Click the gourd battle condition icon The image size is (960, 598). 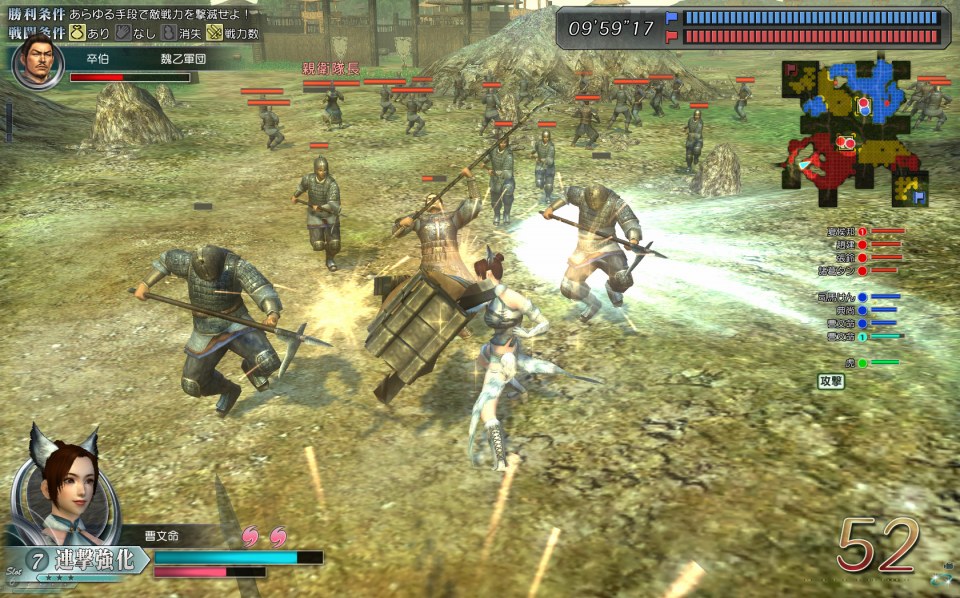[x=168, y=33]
